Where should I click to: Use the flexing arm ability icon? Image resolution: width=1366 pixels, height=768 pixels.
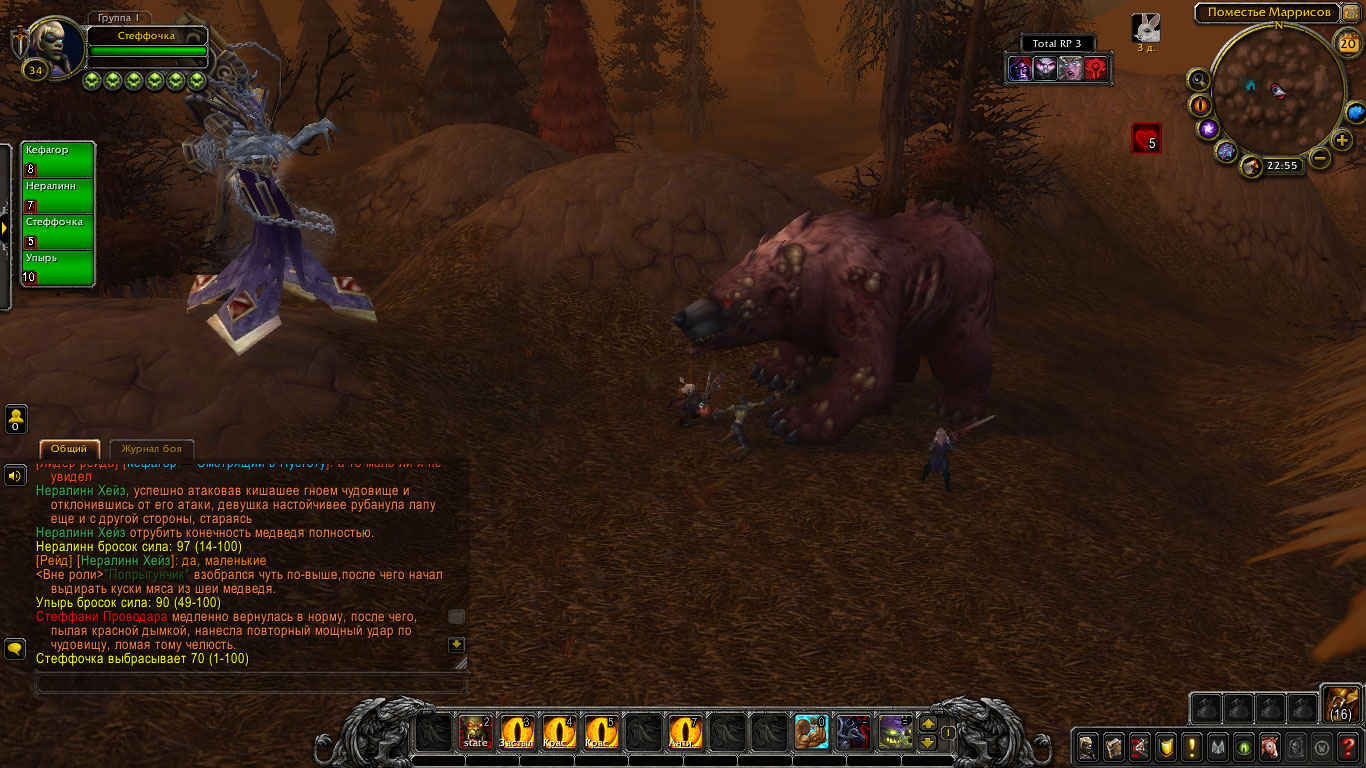[x=810, y=733]
